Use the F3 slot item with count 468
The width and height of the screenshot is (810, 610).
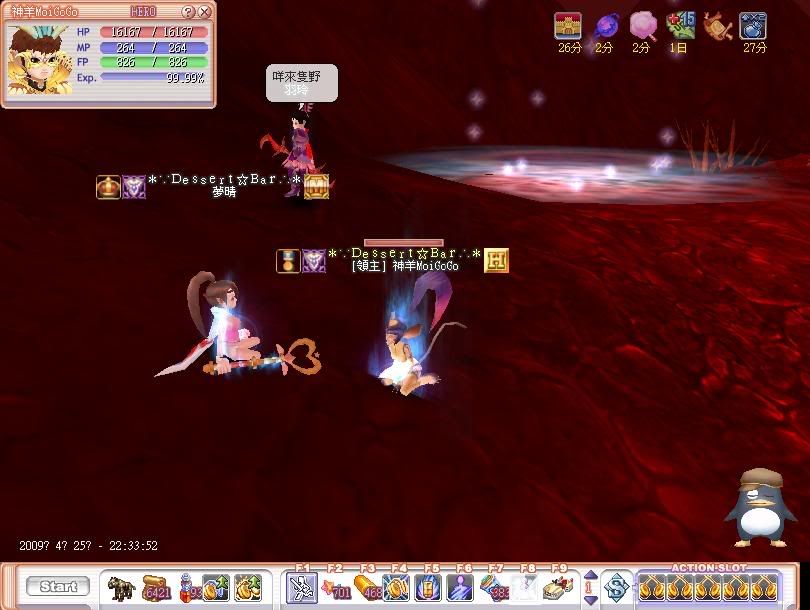tap(366, 588)
